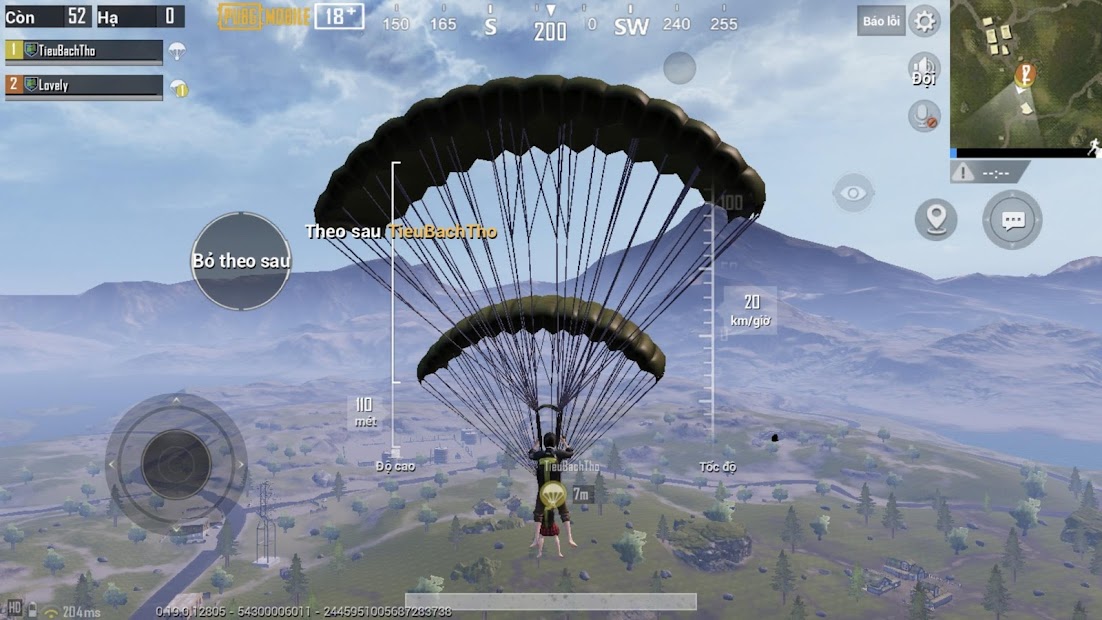The height and width of the screenshot is (620, 1102).
Task: Open the quick chat speech bubble
Action: tap(1012, 220)
